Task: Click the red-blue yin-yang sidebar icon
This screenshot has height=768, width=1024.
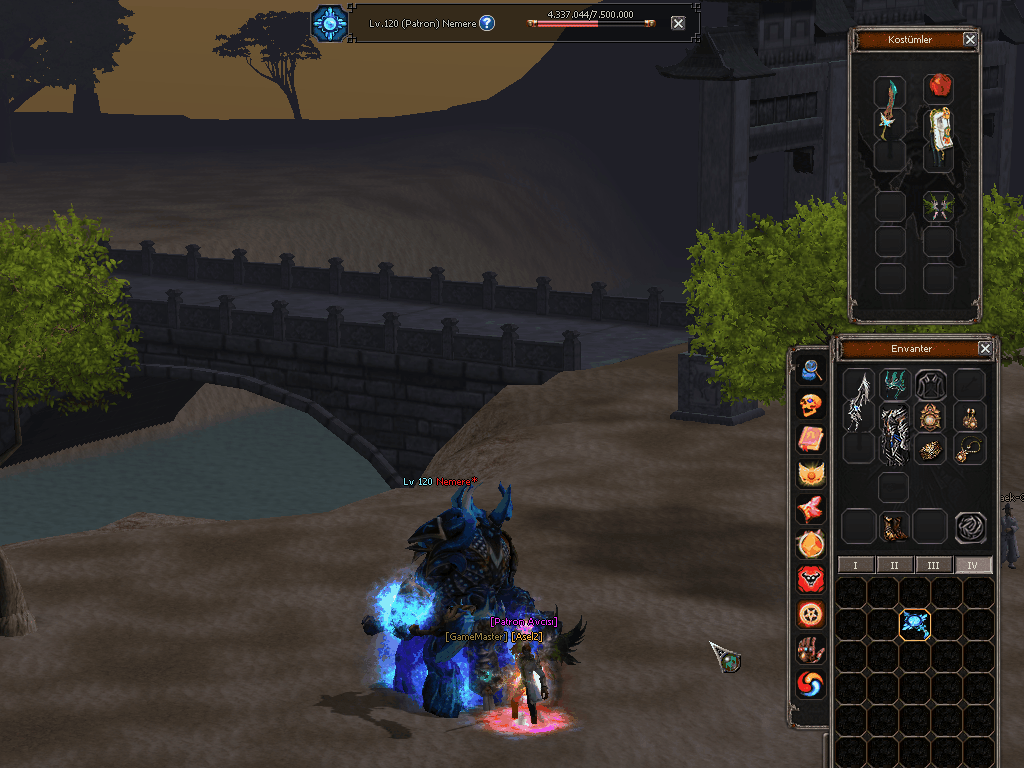Action: 811,684
